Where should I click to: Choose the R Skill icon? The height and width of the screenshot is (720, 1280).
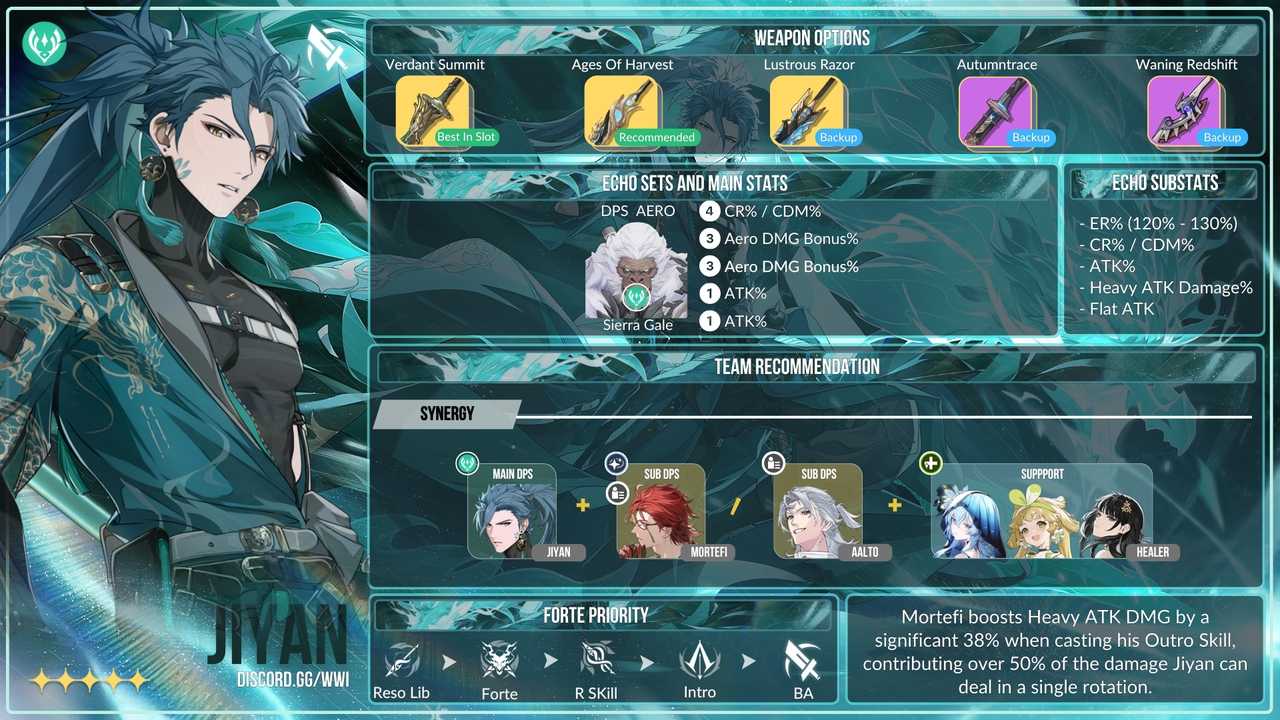[x=597, y=660]
